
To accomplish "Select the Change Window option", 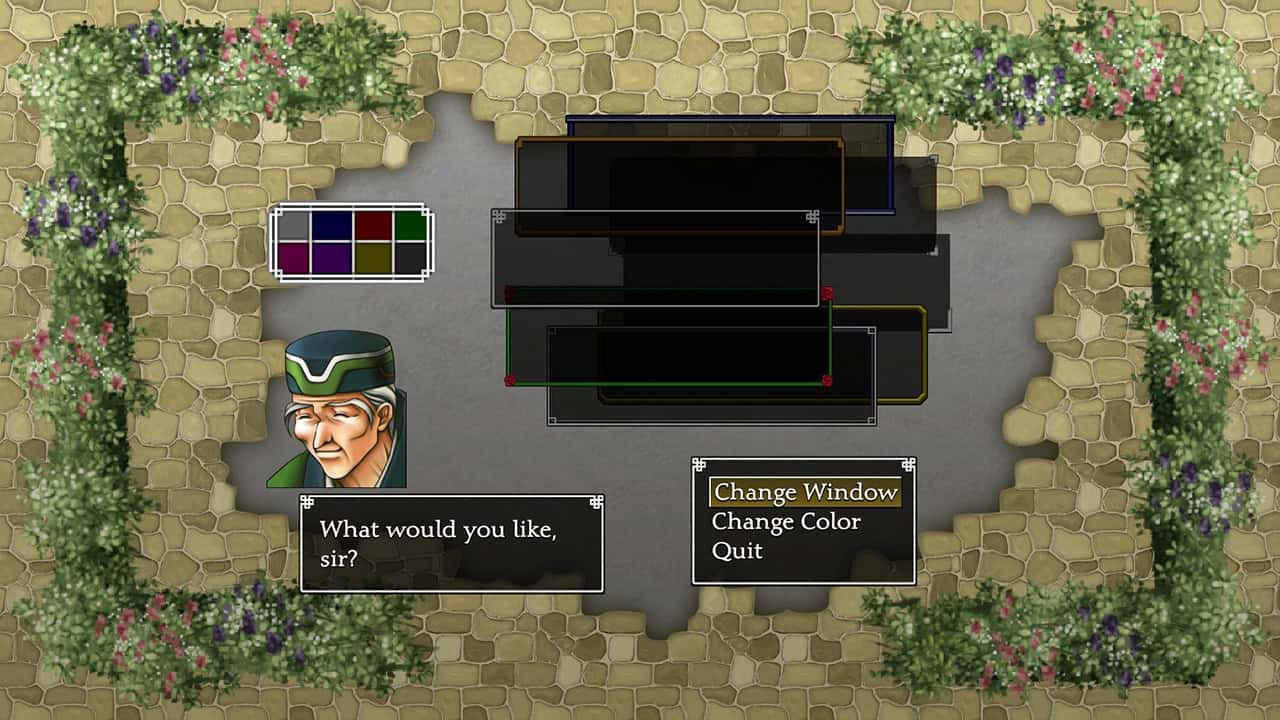I will (x=804, y=492).
